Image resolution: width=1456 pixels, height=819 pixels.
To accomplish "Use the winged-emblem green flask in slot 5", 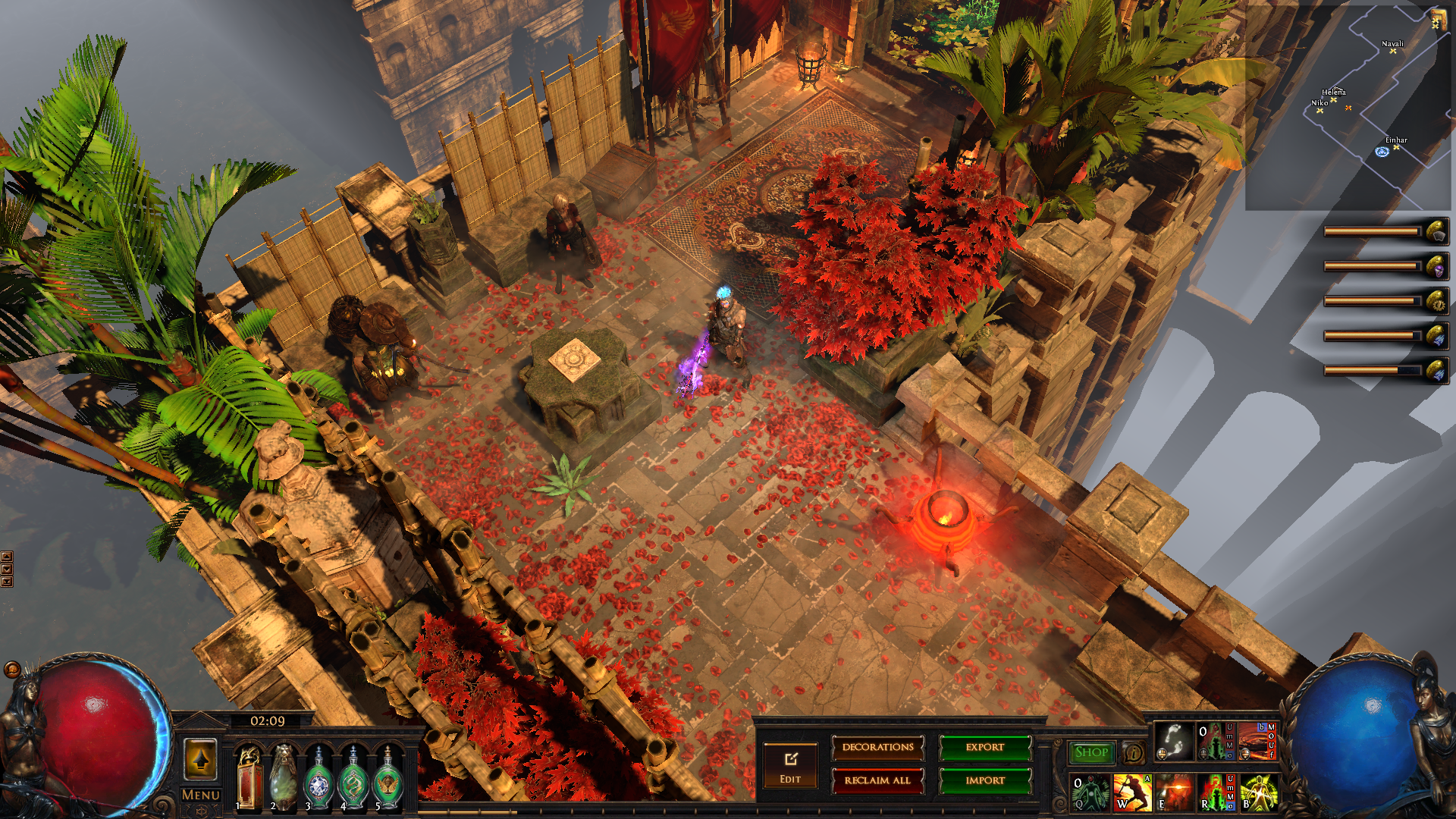I will 388,777.
